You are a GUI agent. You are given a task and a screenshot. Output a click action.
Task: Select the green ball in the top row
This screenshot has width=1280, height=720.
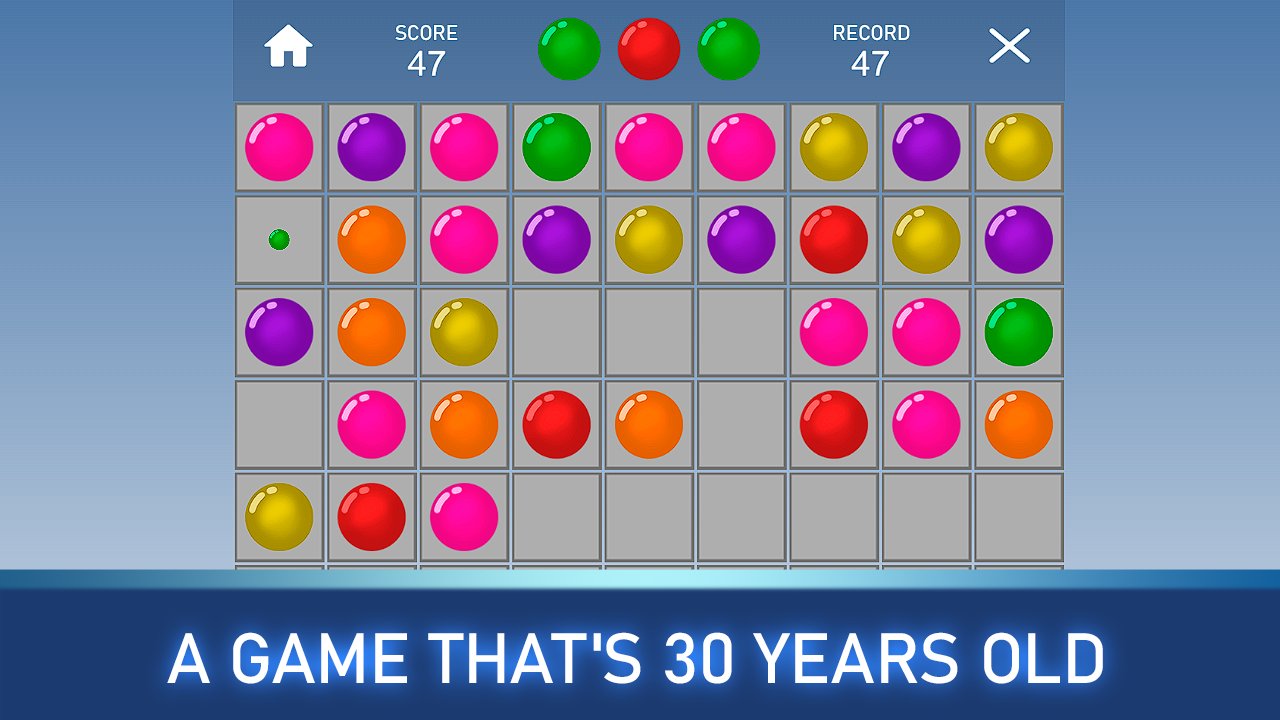(x=556, y=147)
